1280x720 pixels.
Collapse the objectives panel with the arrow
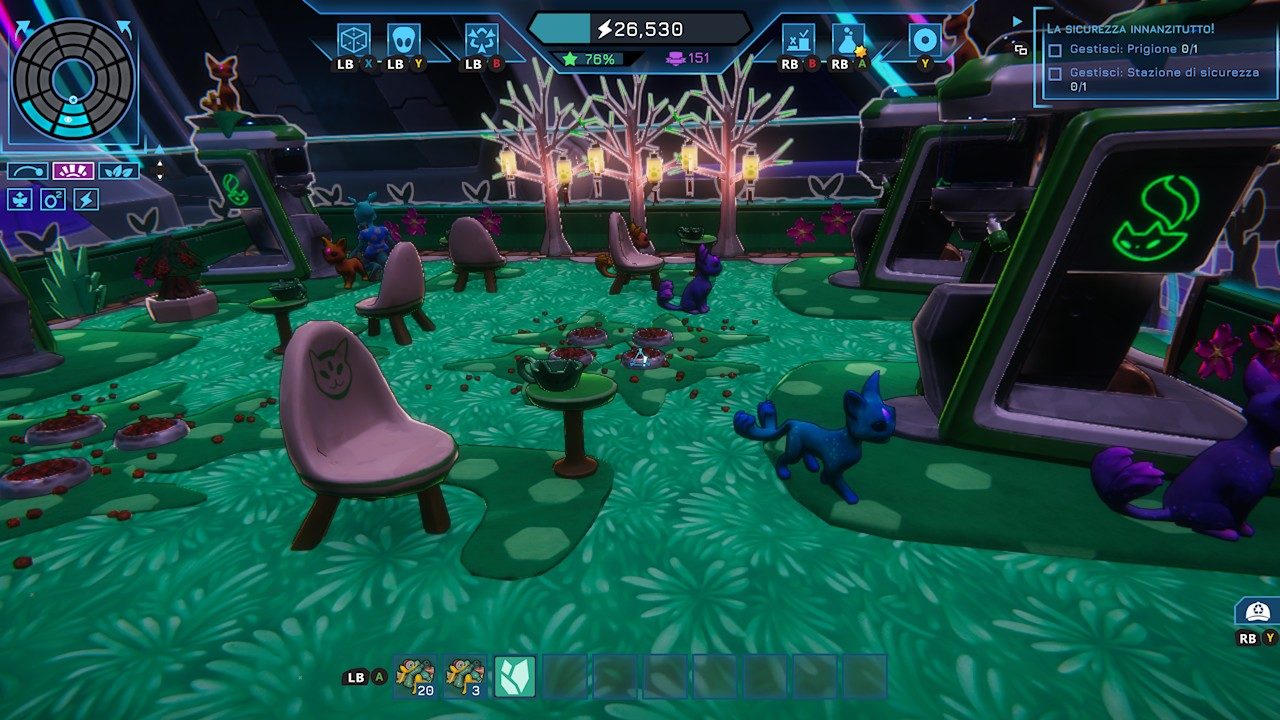[x=1018, y=21]
